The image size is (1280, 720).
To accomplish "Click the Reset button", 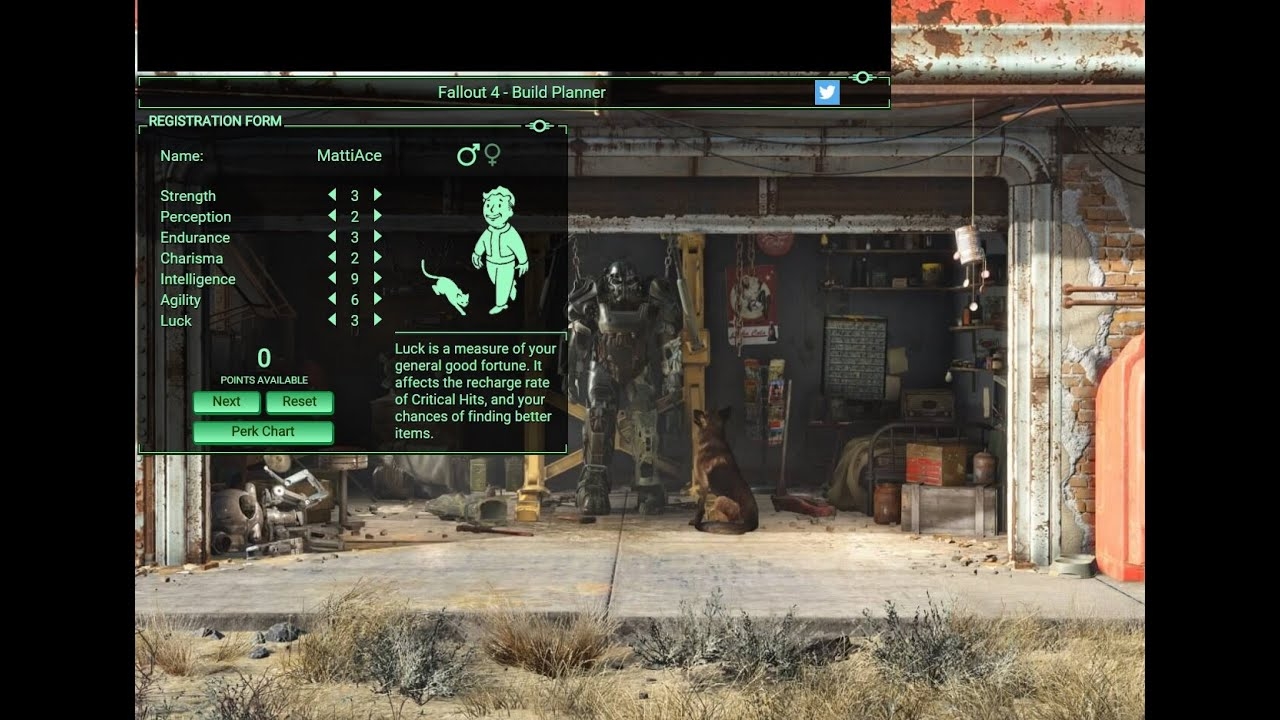I will click(299, 402).
